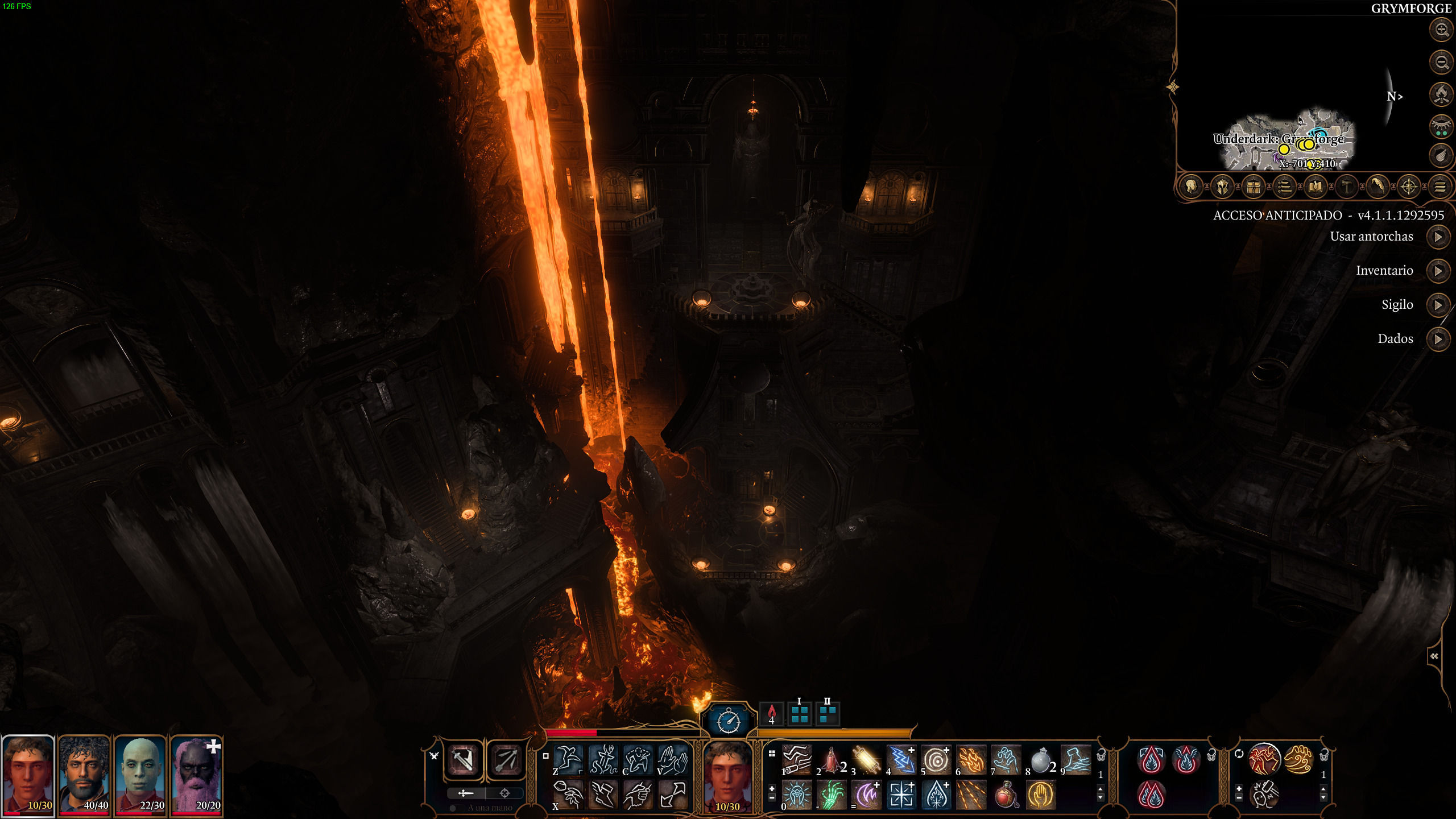
Task: Show the Dados tutorial entry
Action: tap(1438, 339)
